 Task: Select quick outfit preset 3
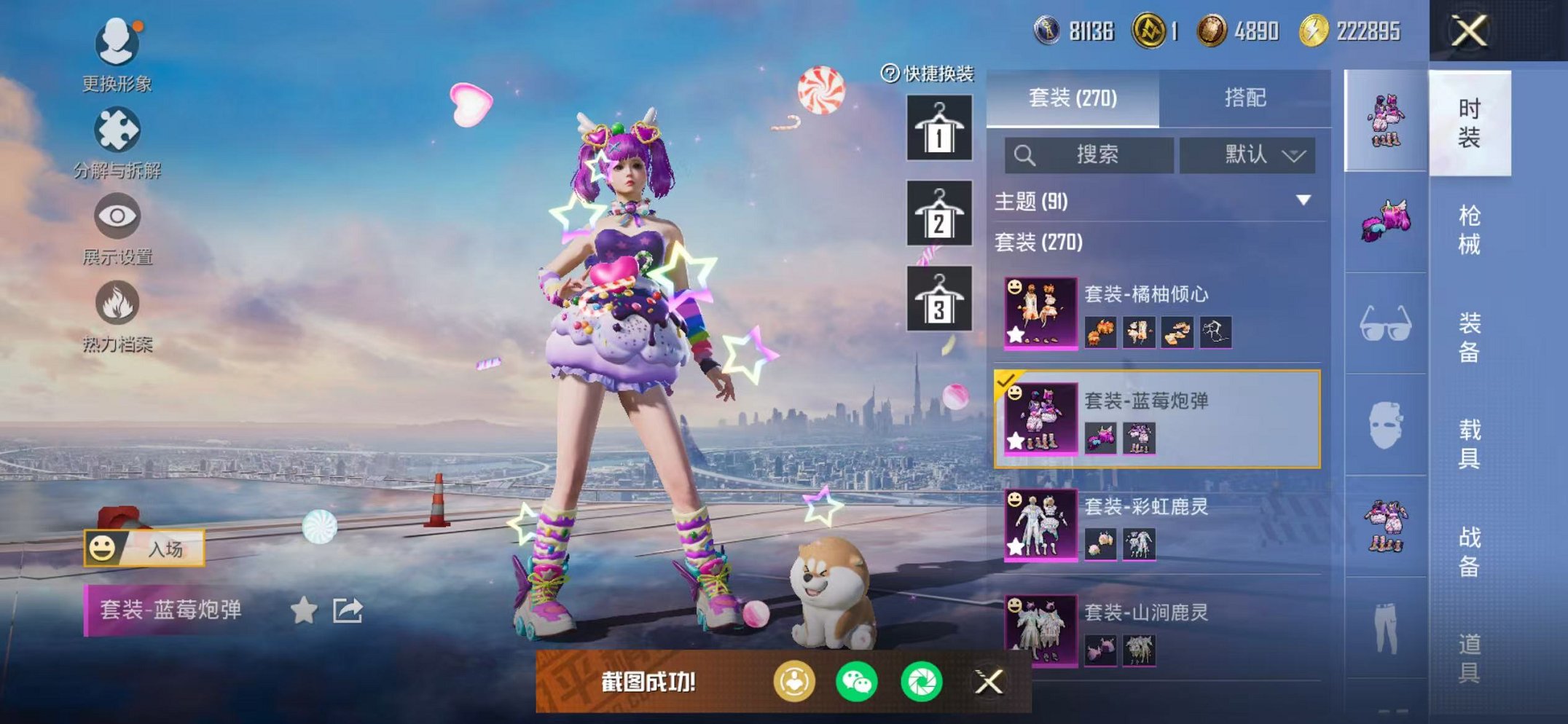938,299
